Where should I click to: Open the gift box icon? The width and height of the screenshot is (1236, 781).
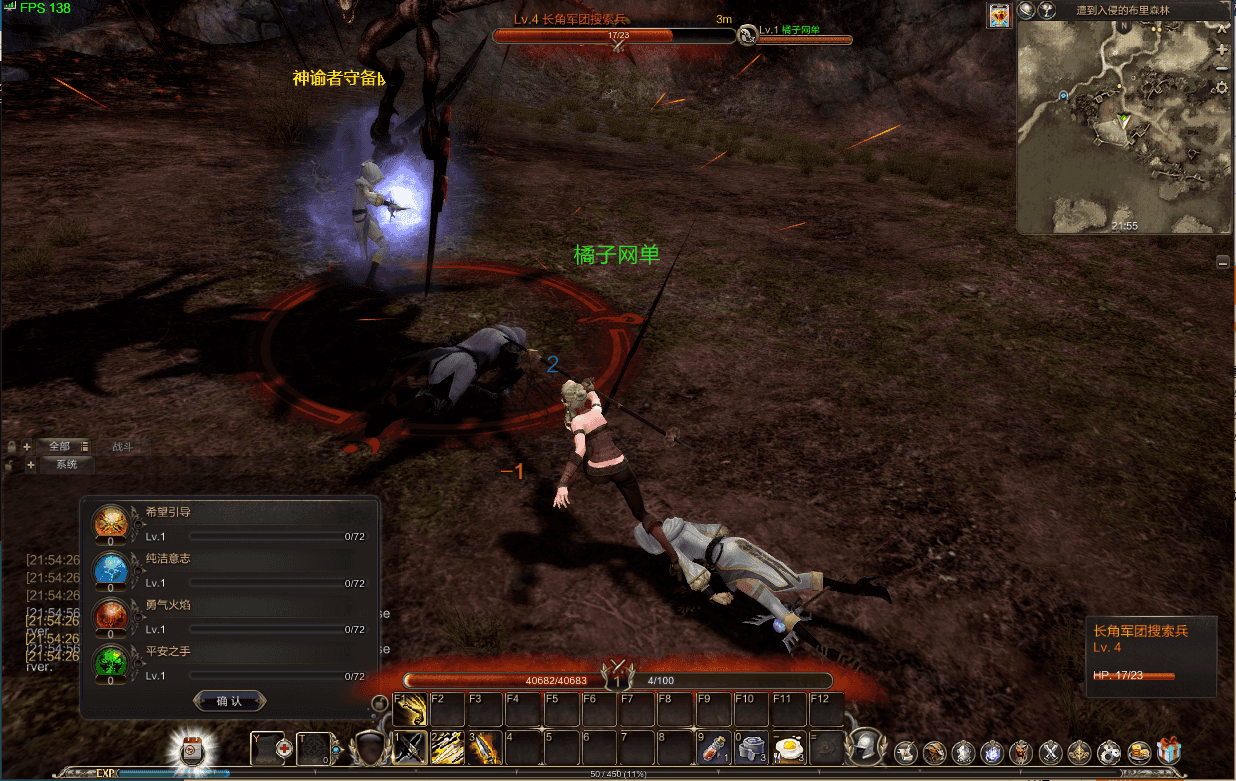click(1168, 751)
